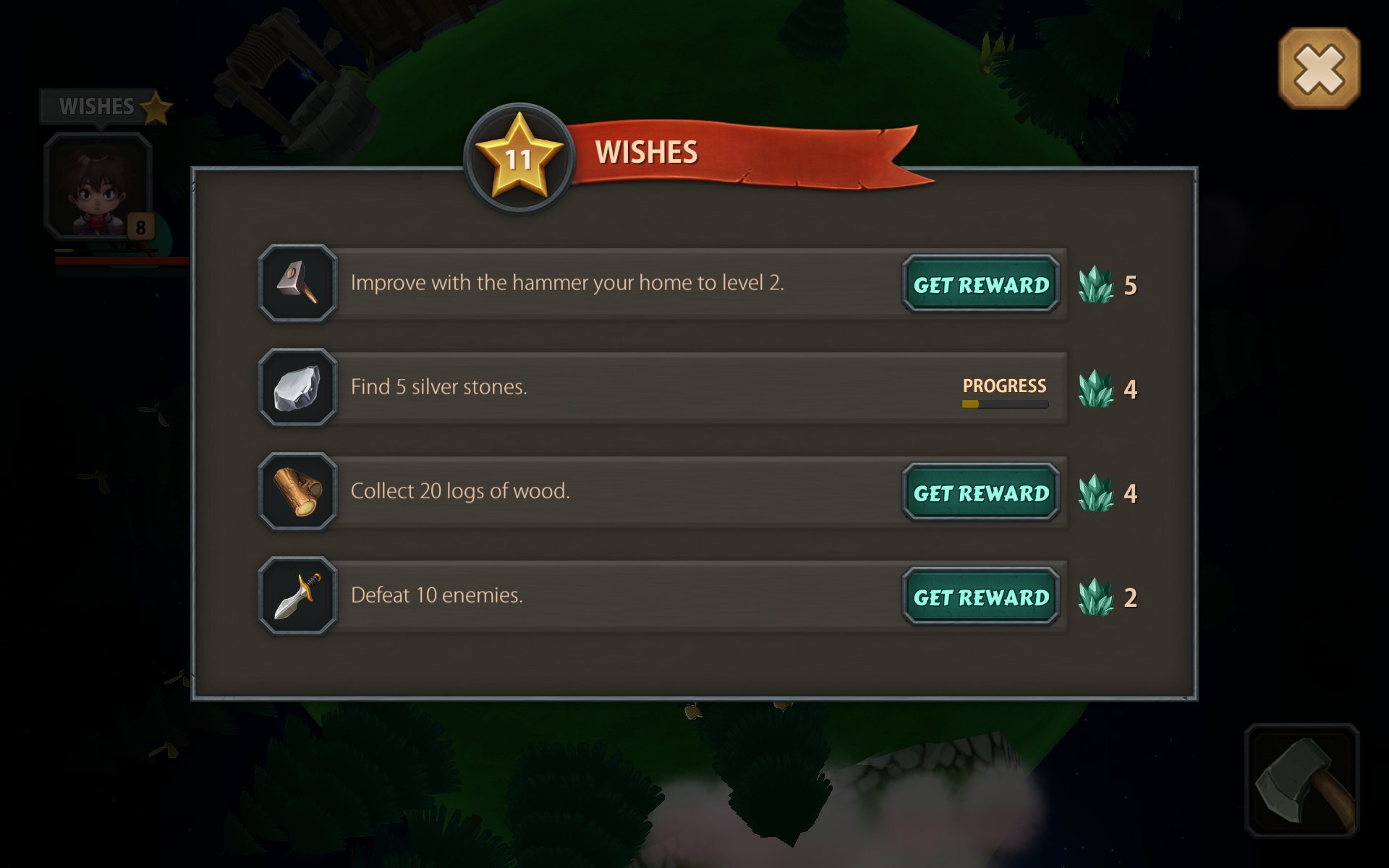Viewport: 1389px width, 868px height.
Task: Click the gold star level badge
Action: click(519, 157)
